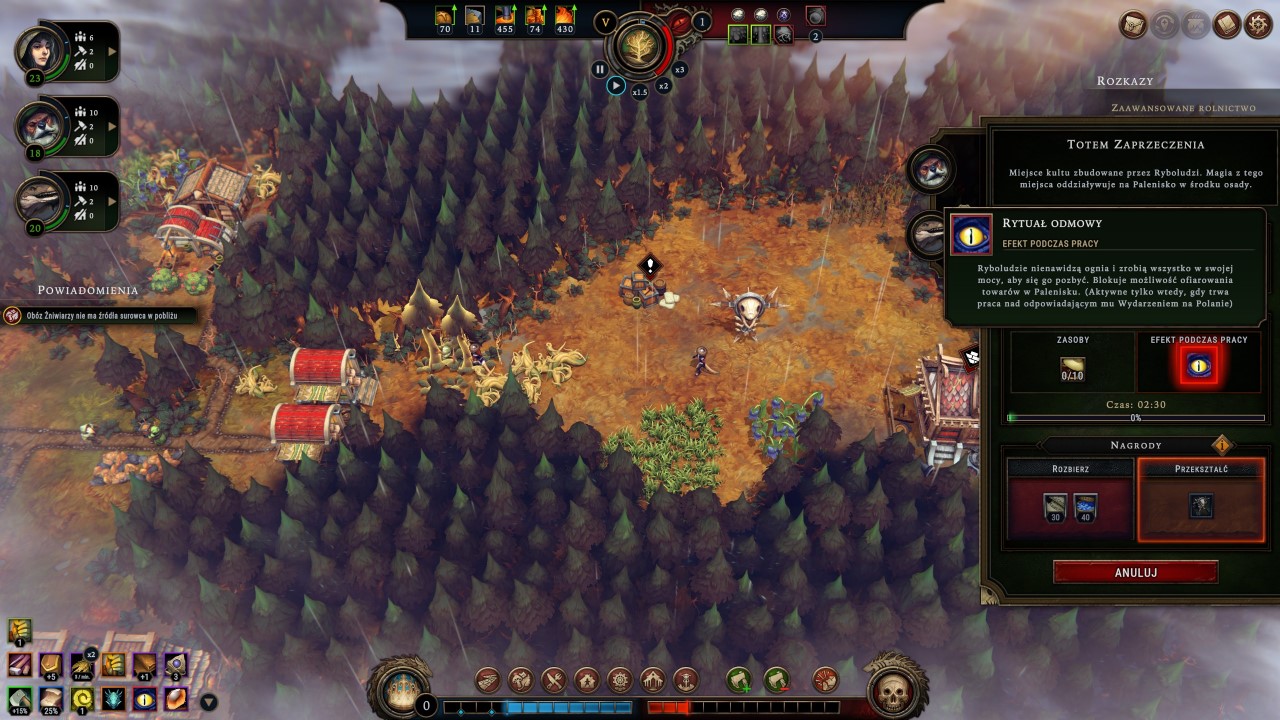Click the blue dragon head perk icon
This screenshot has height=720, width=1280.
click(x=113, y=698)
